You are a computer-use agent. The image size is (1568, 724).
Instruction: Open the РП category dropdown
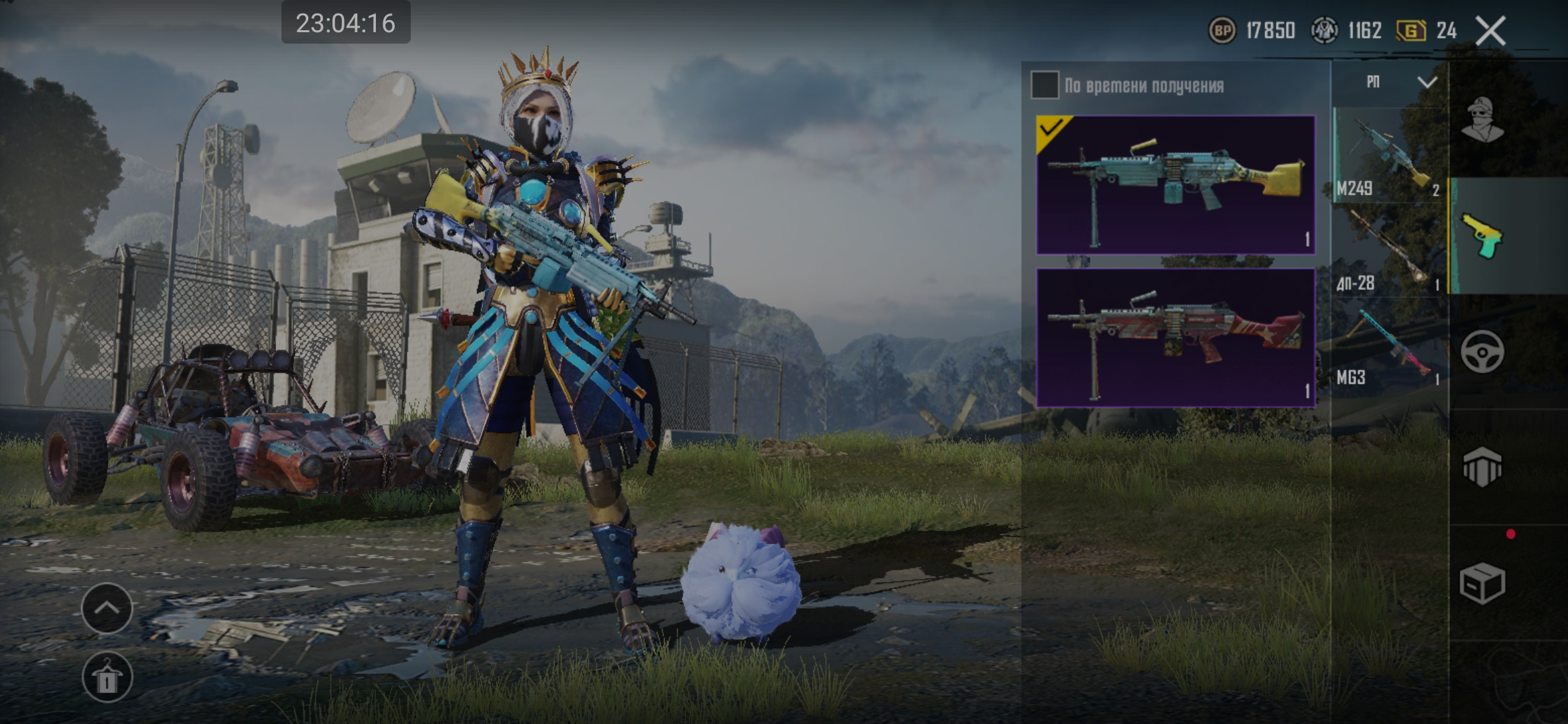[x=1398, y=82]
